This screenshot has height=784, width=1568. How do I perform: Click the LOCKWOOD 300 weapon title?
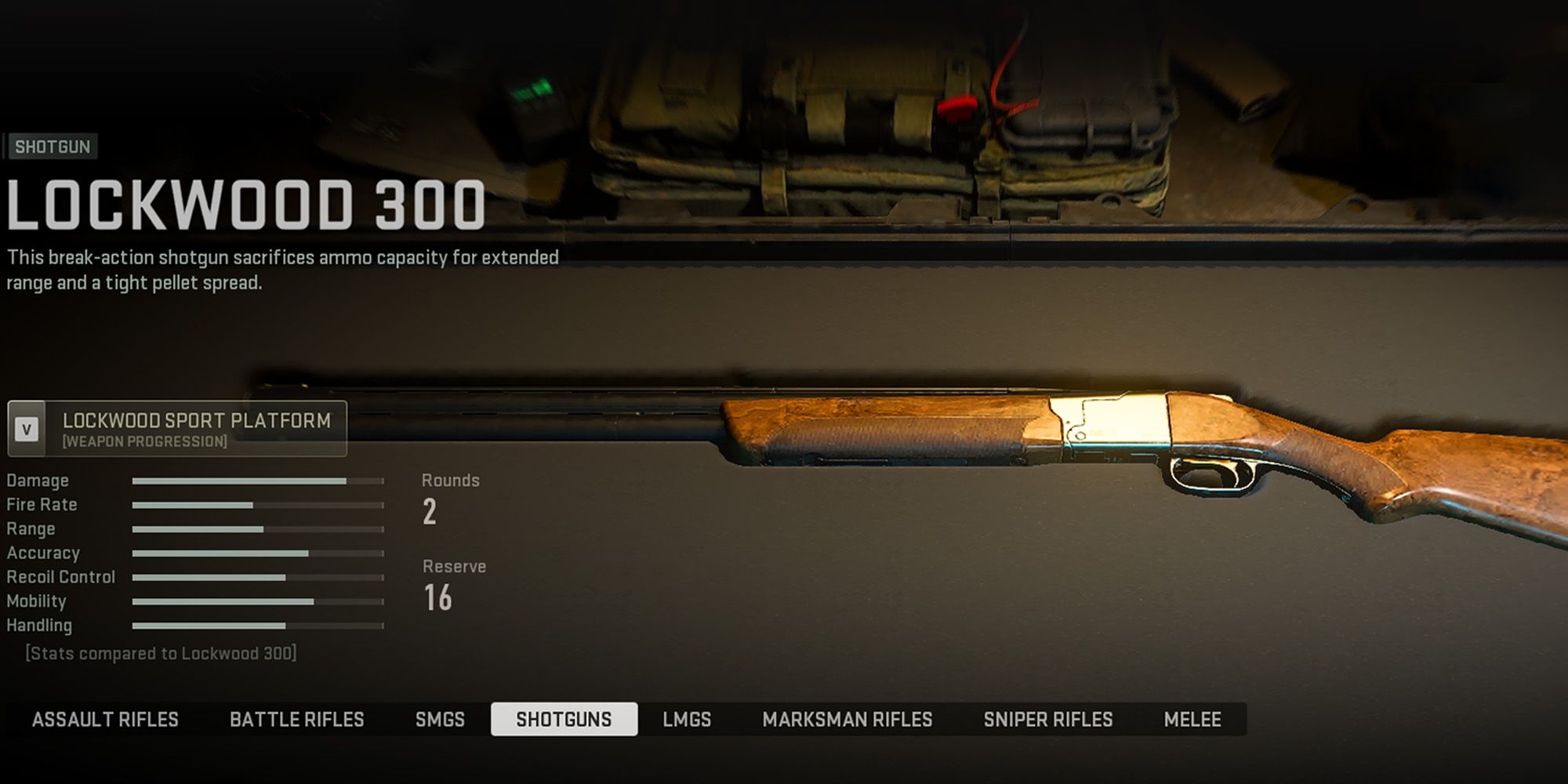tap(243, 204)
